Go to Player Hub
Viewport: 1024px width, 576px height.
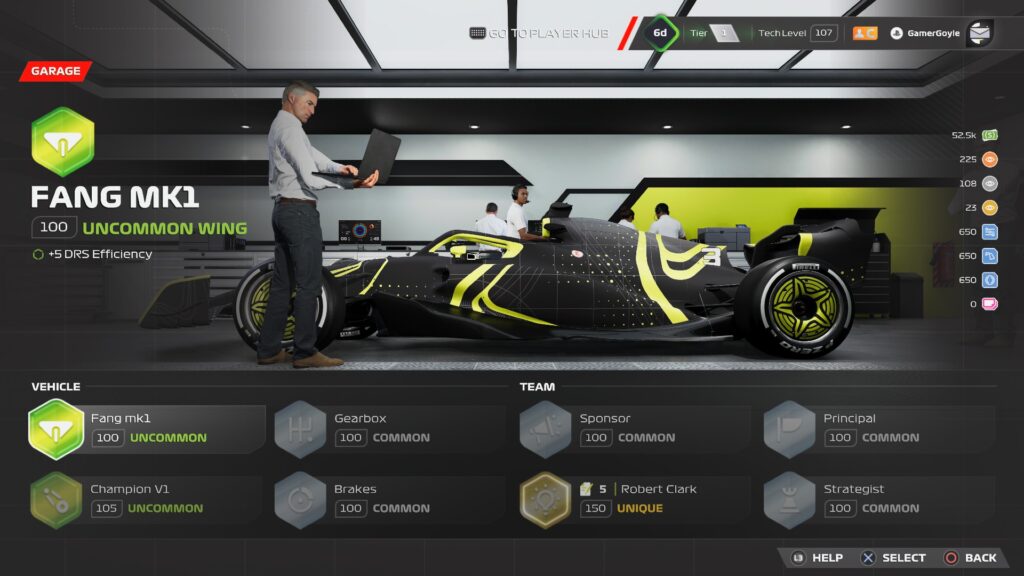[538, 33]
